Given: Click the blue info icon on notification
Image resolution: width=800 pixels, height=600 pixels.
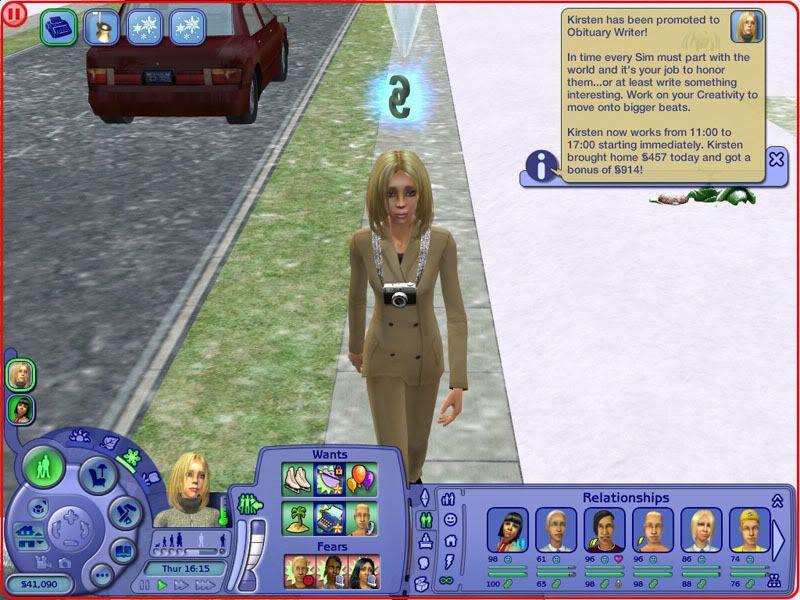Looking at the screenshot, I should [x=542, y=166].
